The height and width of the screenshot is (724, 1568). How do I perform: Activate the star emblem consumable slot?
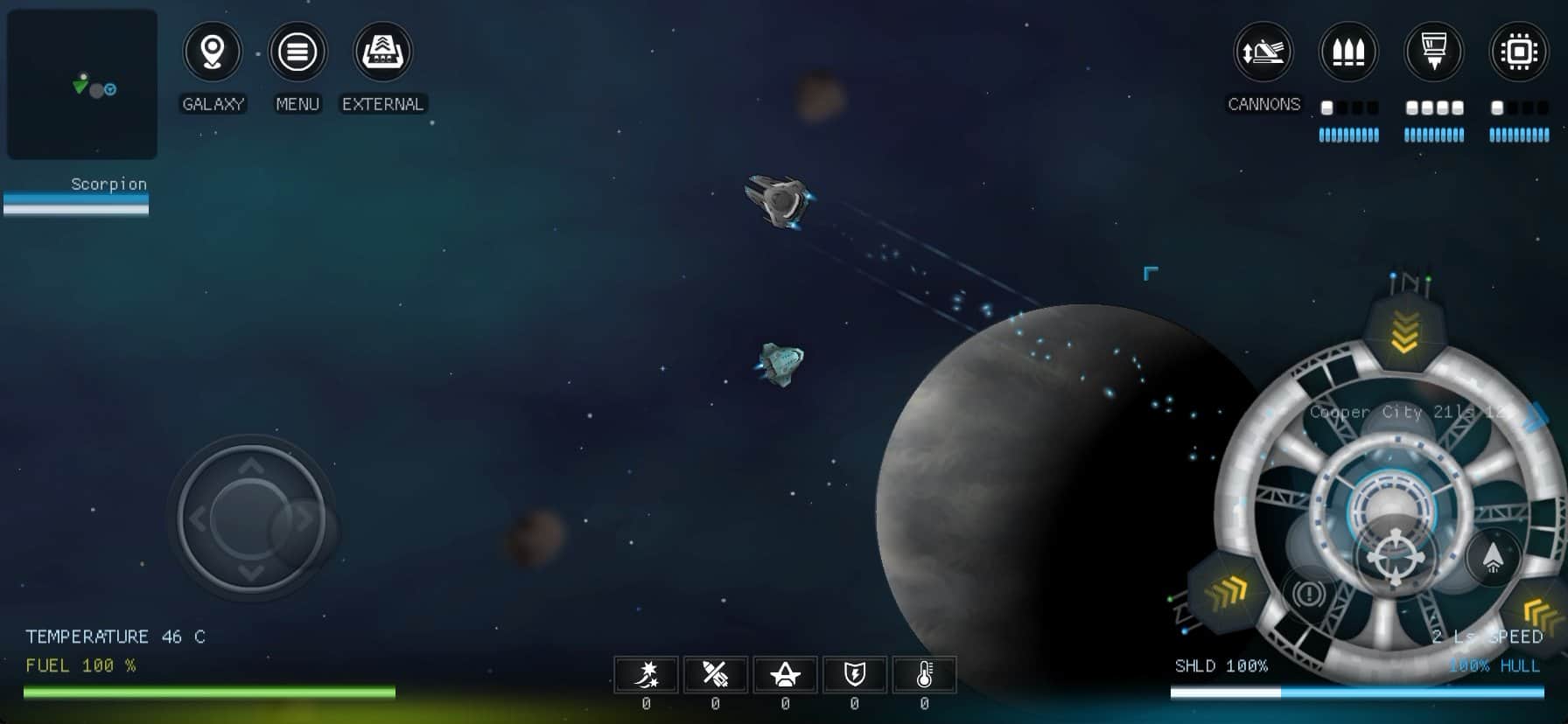pos(785,675)
